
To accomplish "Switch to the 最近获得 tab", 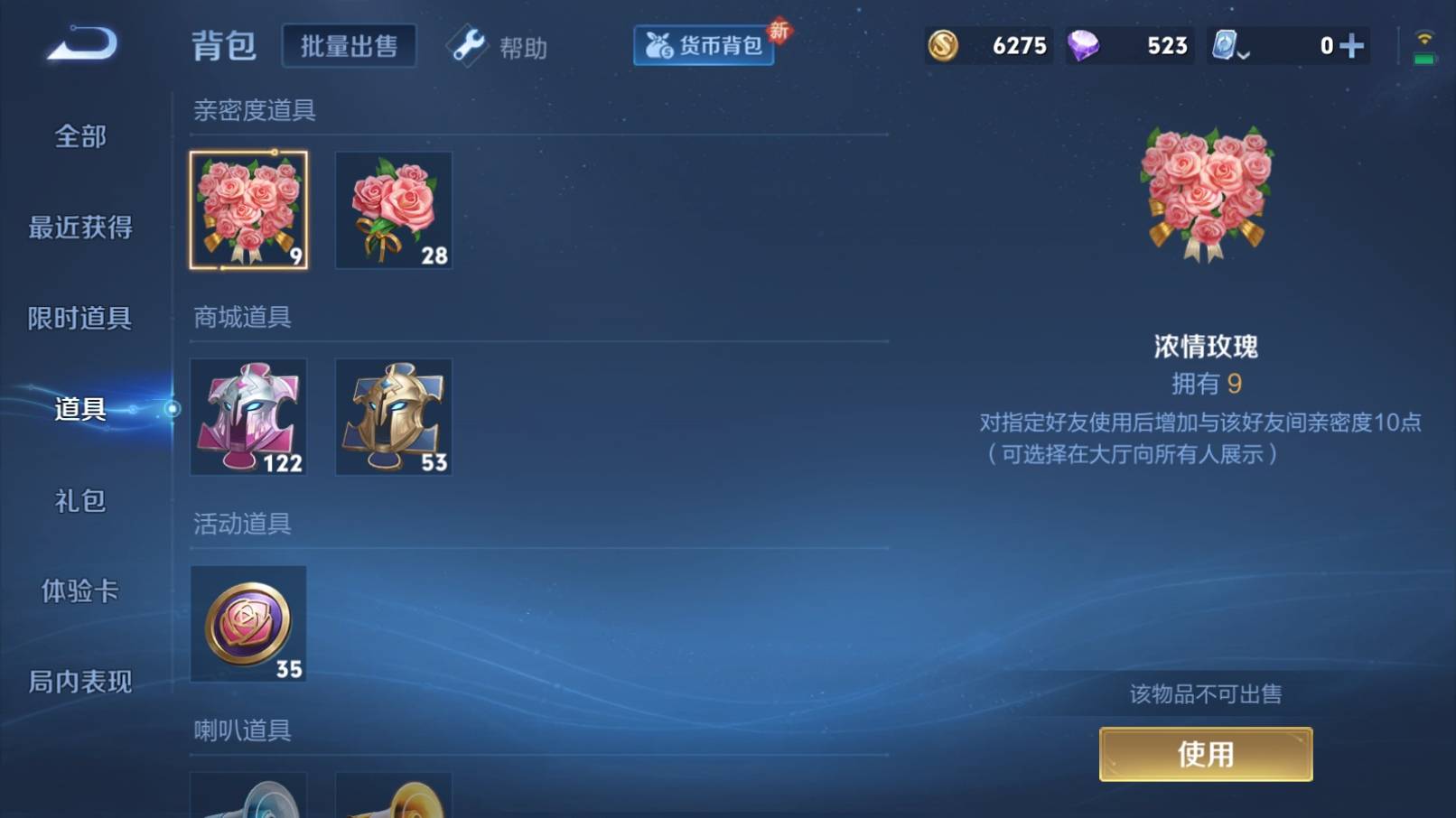I will coord(79,228).
